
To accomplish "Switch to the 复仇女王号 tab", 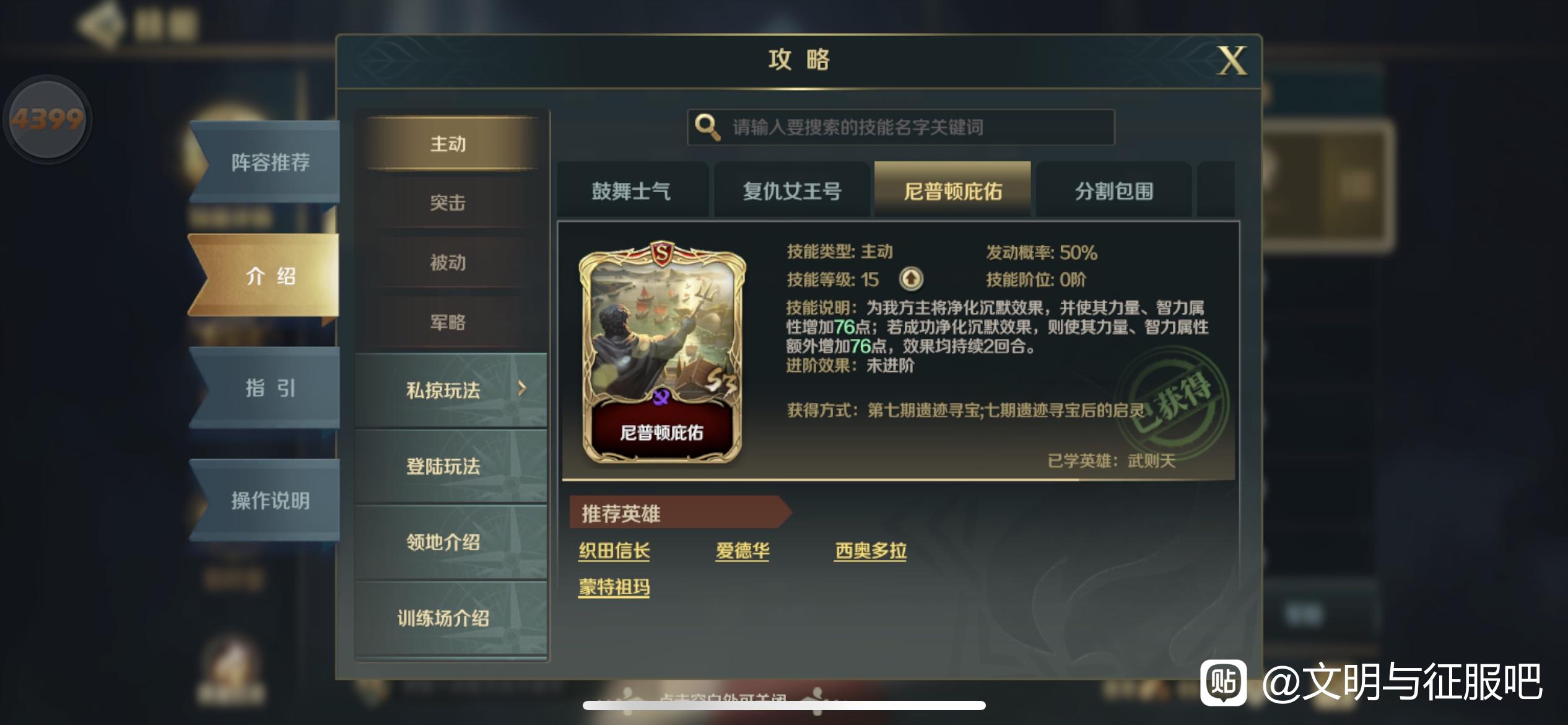I will pos(791,191).
